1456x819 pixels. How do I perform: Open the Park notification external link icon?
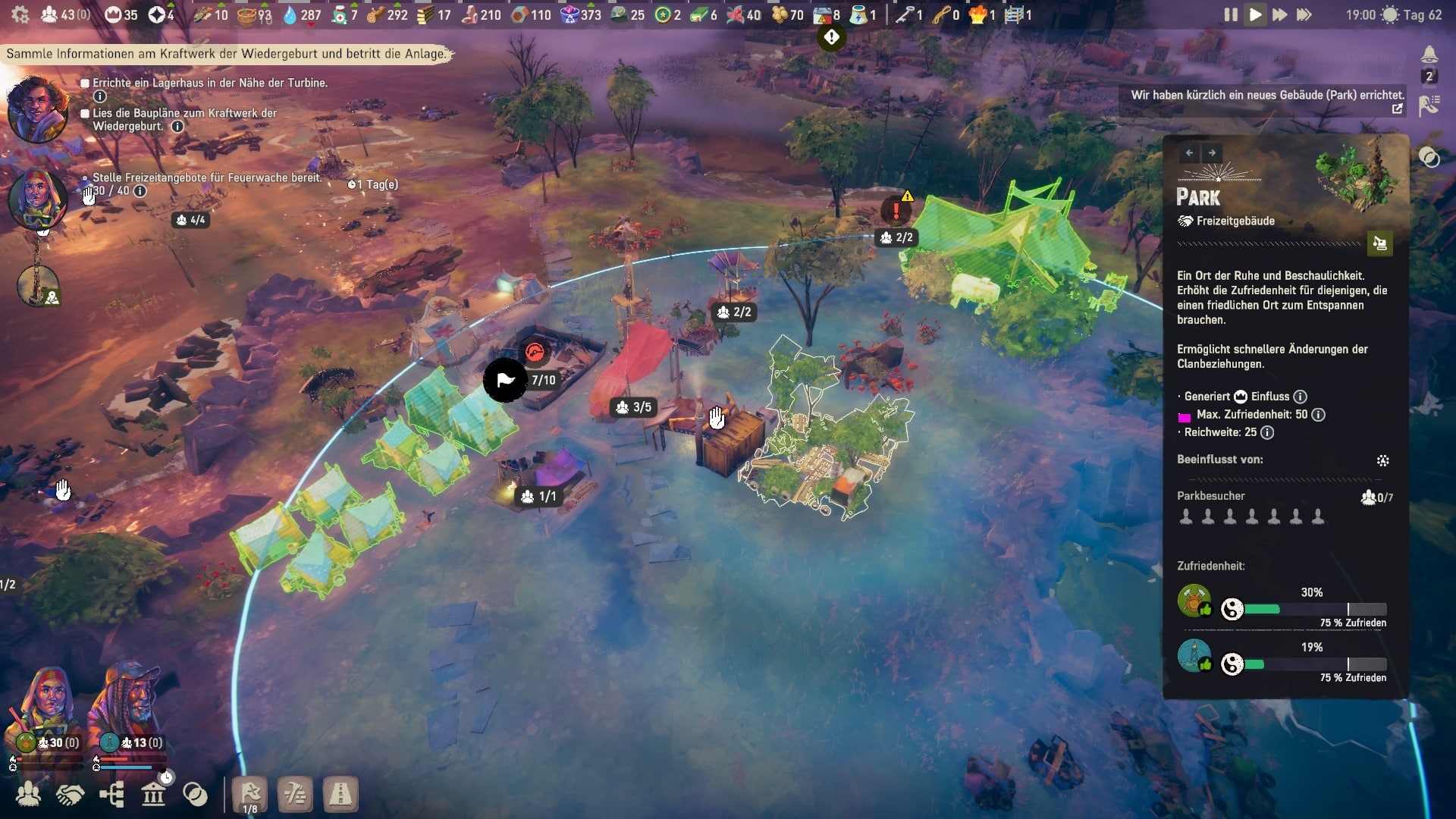click(x=1397, y=108)
